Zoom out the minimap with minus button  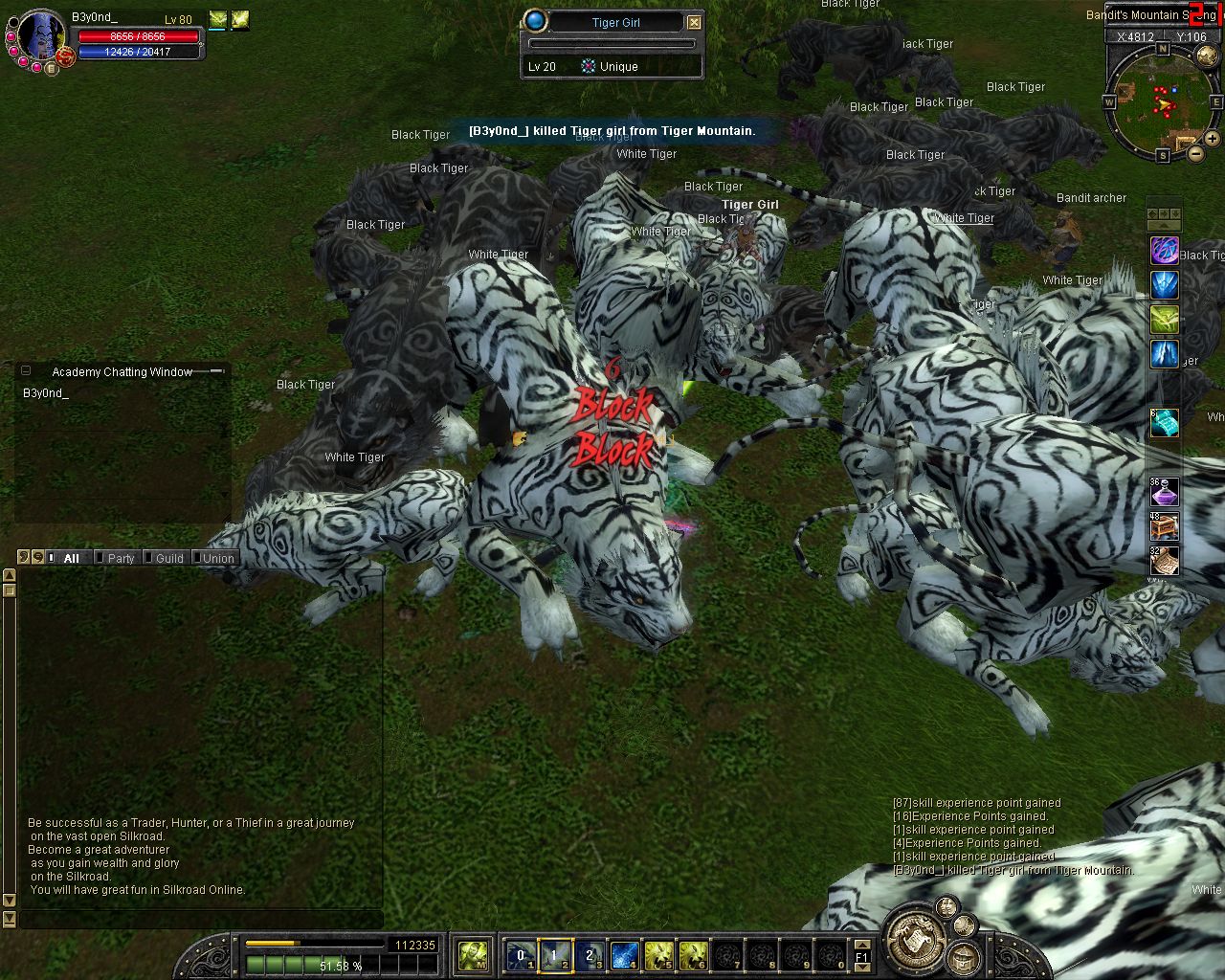[1196, 152]
